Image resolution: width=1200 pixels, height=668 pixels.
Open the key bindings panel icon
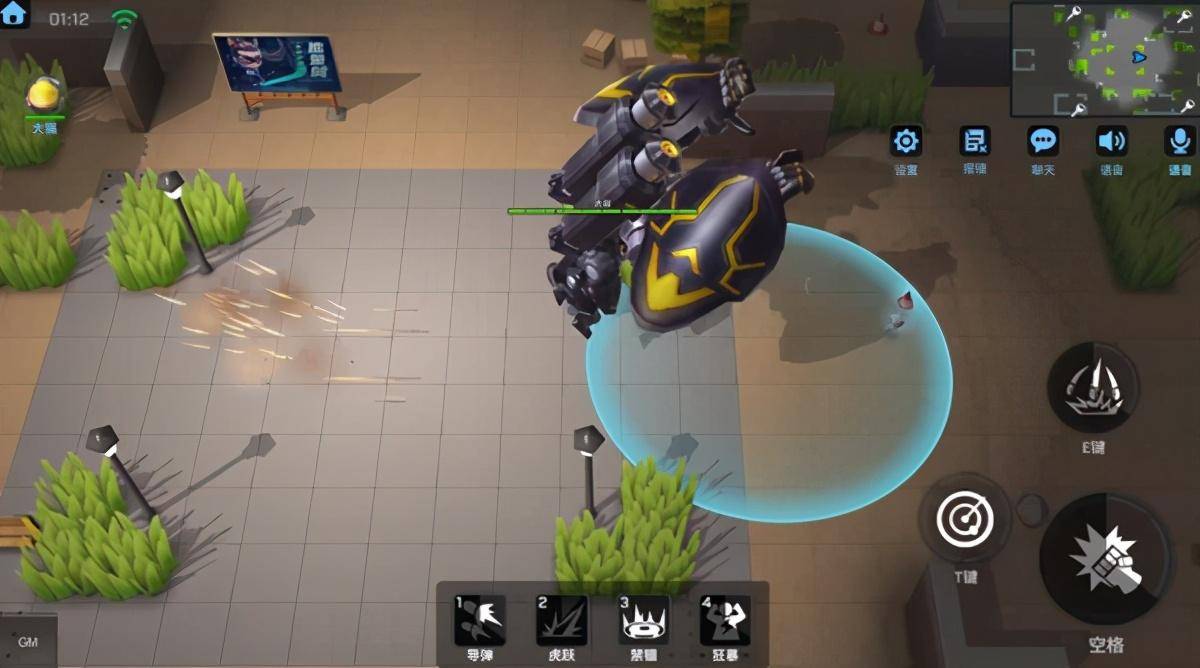[x=974, y=141]
